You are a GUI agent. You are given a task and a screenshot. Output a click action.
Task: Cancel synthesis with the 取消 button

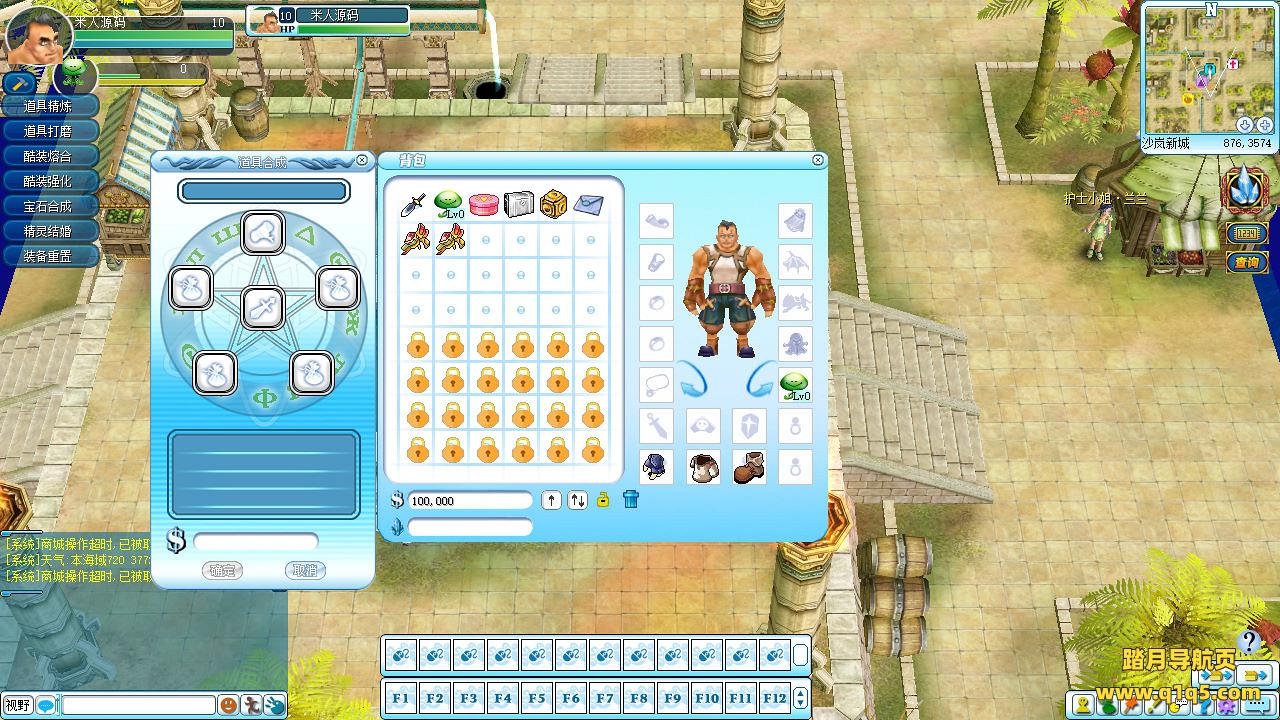305,570
